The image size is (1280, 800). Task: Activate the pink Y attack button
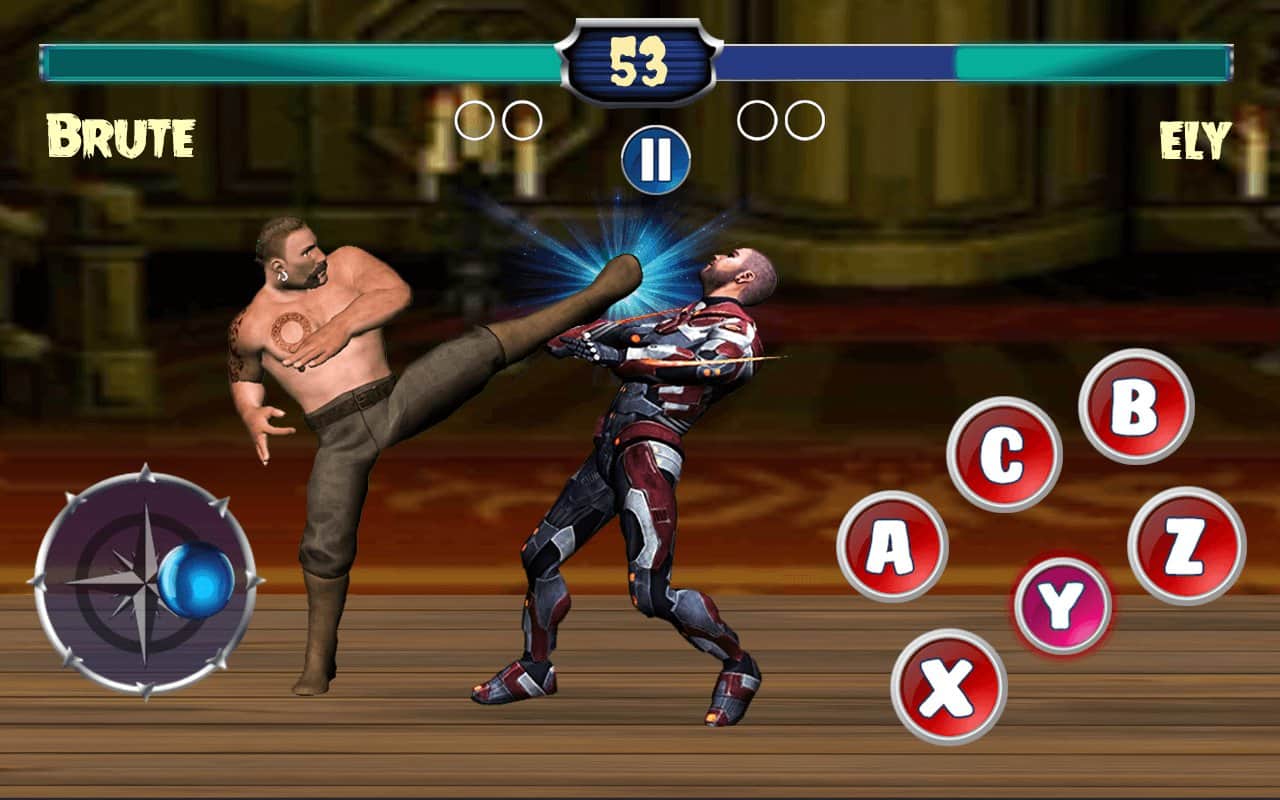pyautogui.click(x=1062, y=605)
